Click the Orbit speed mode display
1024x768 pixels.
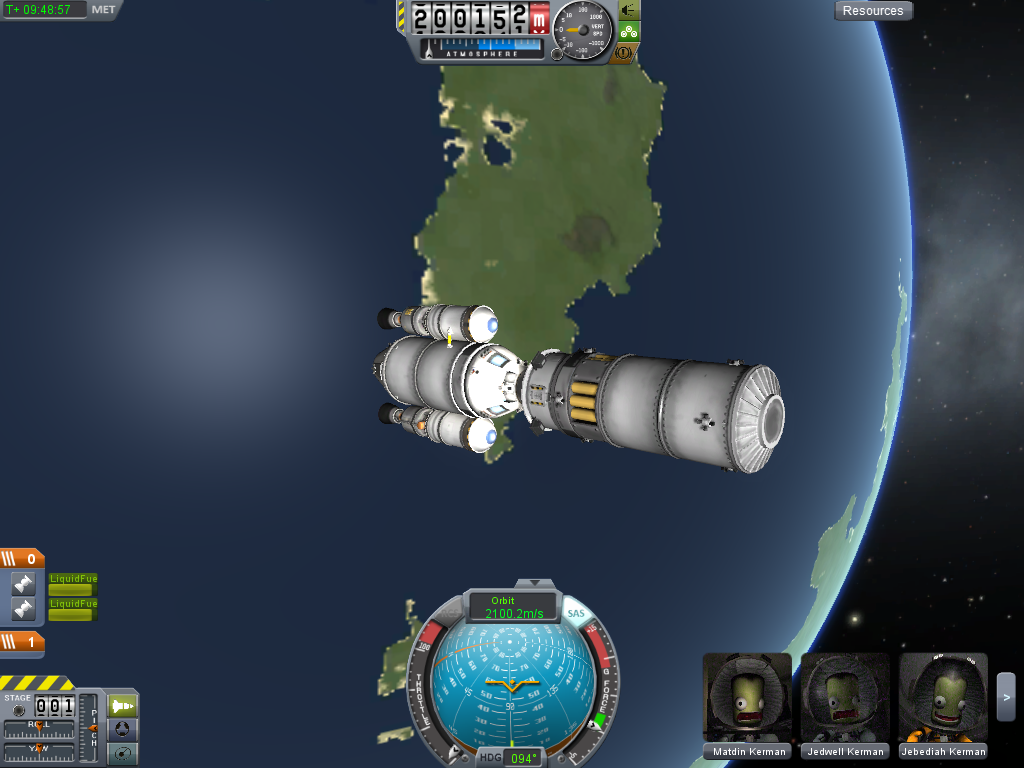click(x=513, y=607)
